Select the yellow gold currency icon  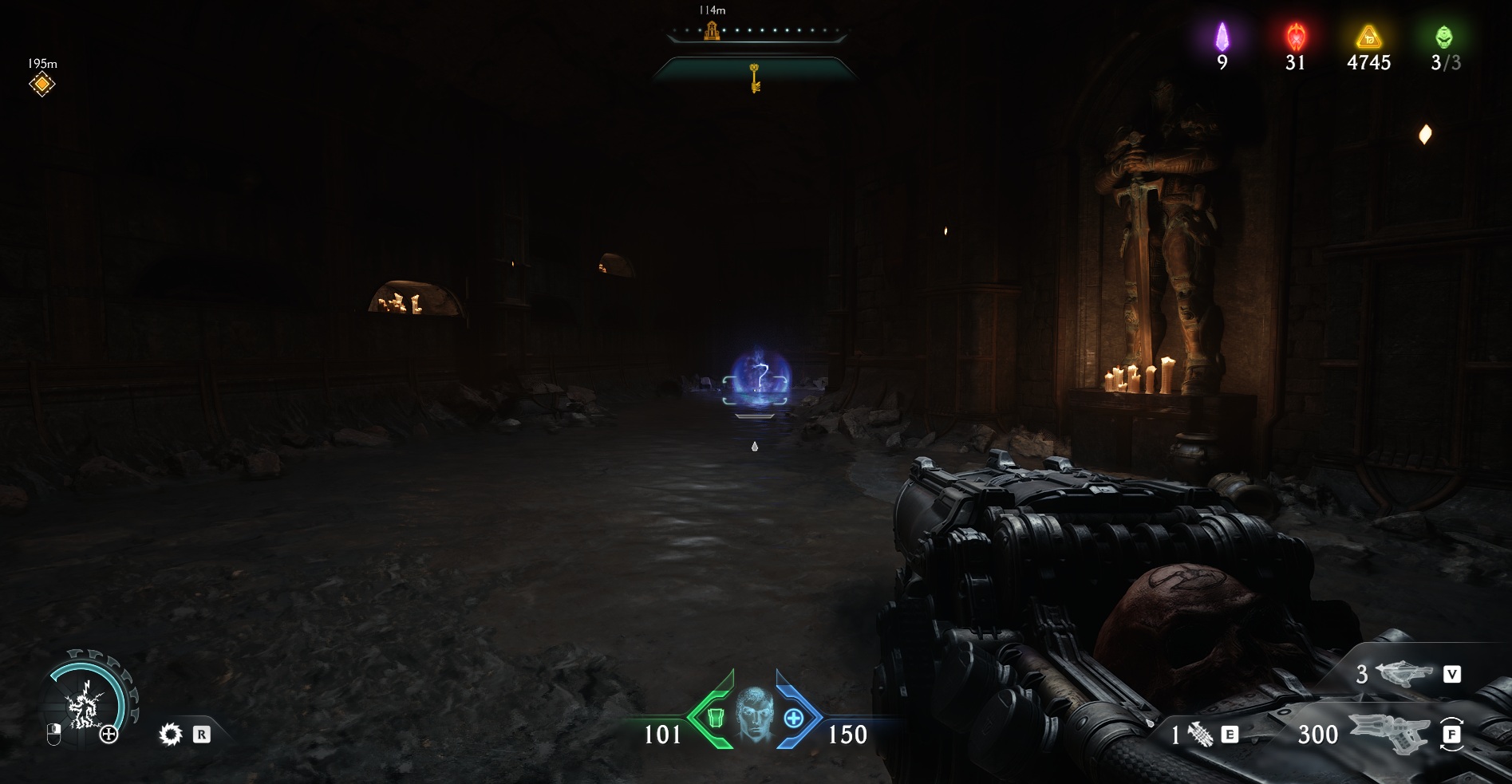[x=1368, y=37]
